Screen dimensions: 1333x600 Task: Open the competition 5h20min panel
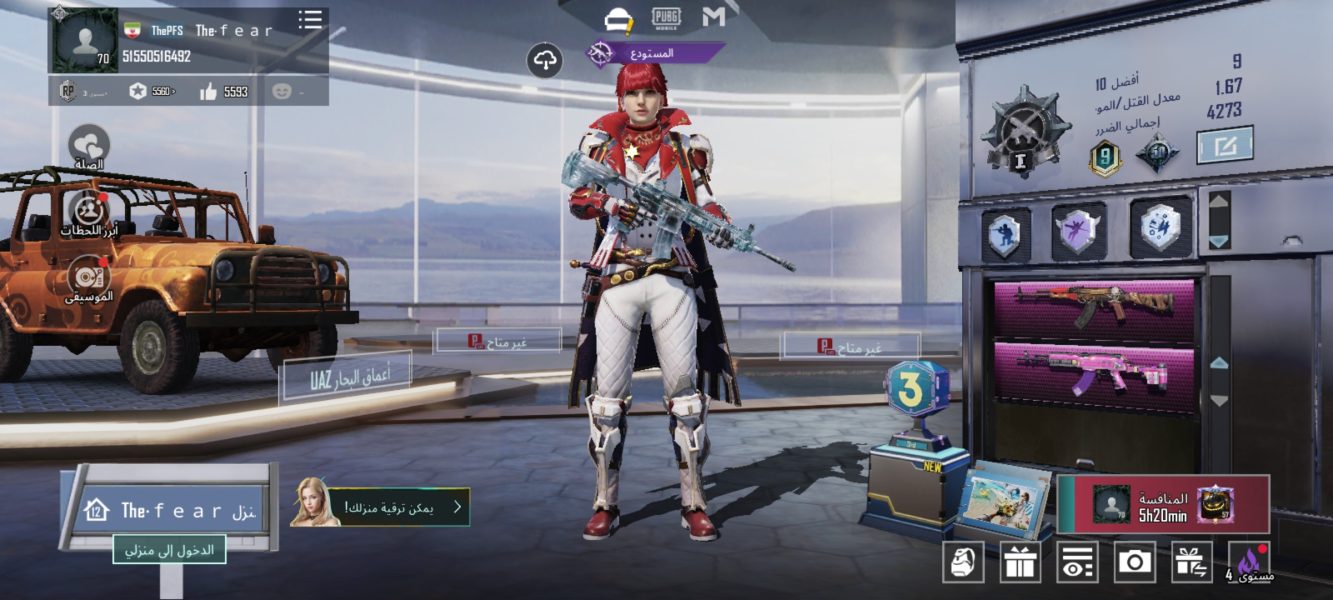[x=1163, y=504]
